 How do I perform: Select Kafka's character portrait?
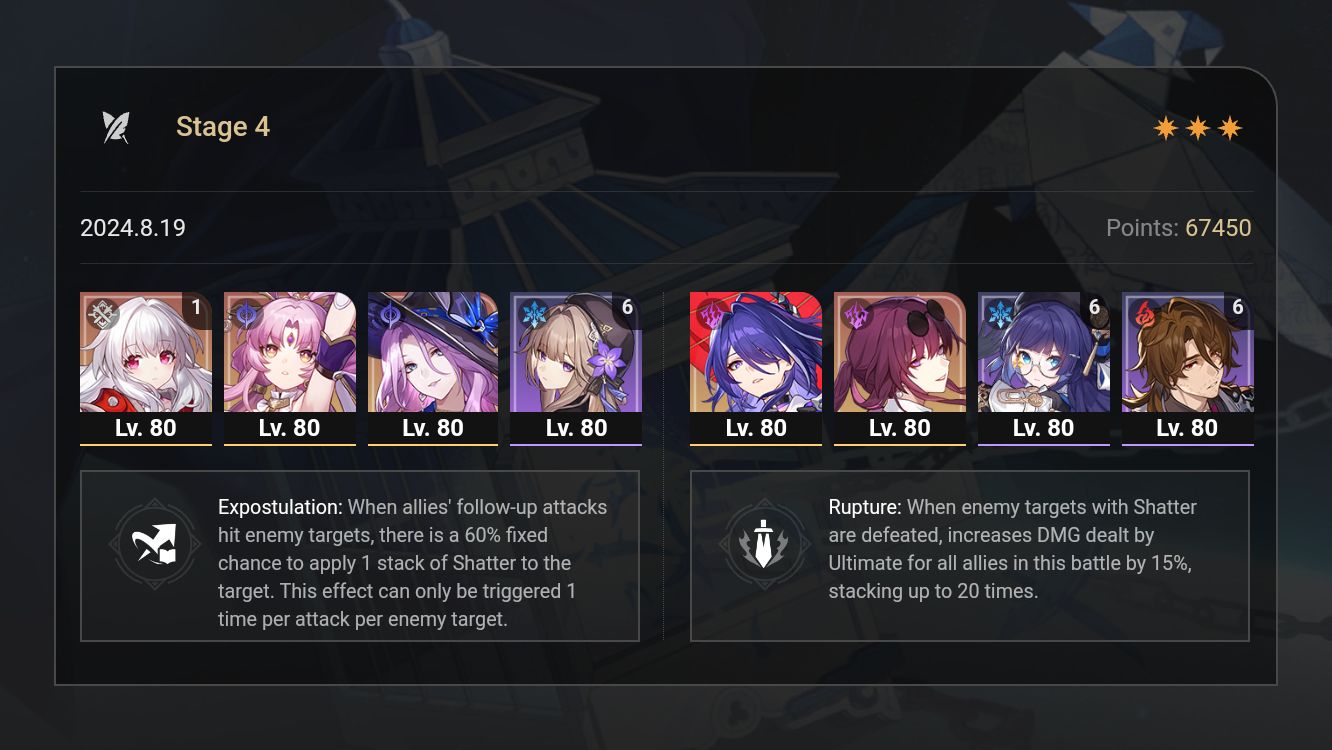tap(899, 352)
